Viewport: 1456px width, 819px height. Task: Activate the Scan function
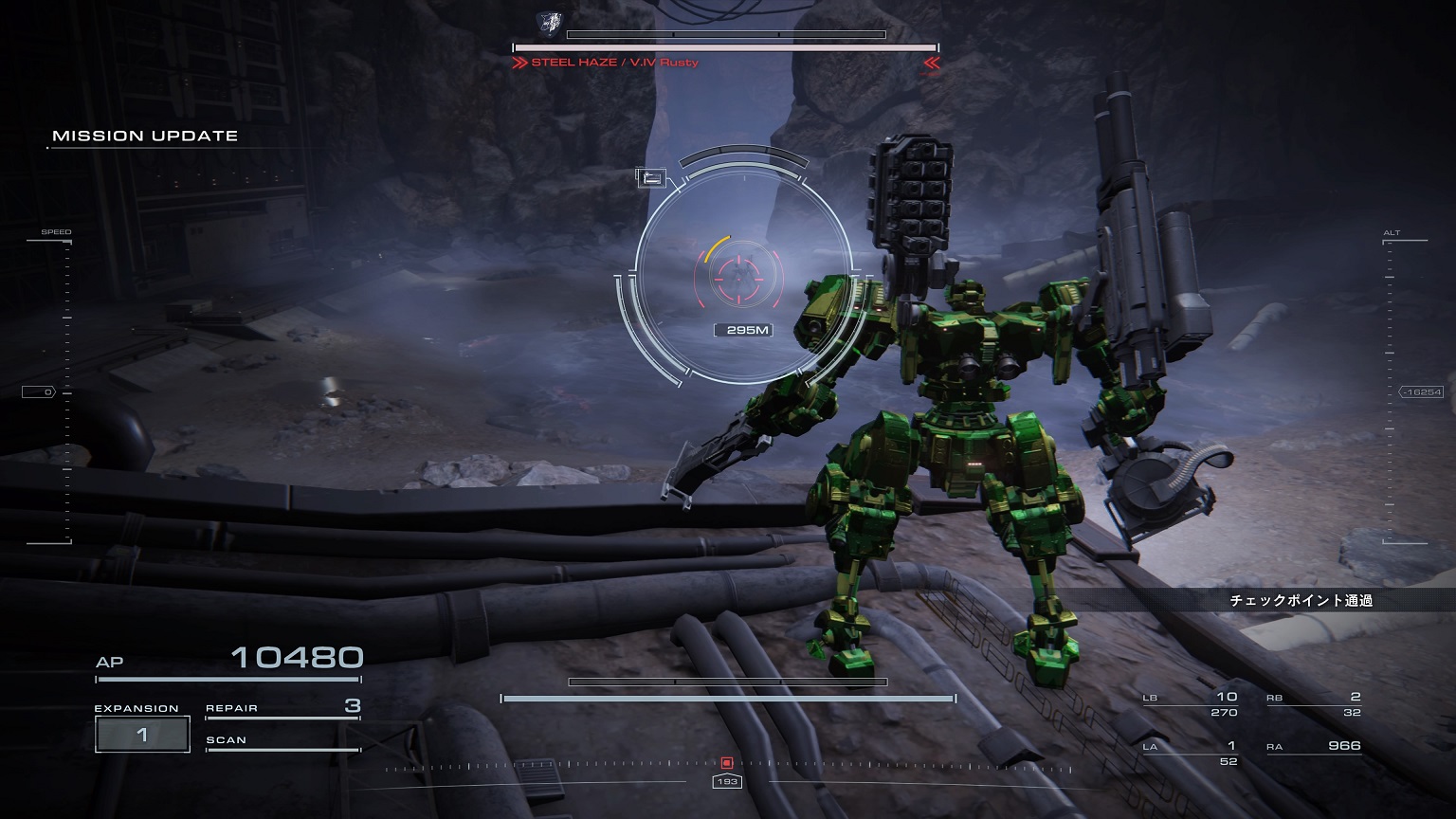coord(282,740)
